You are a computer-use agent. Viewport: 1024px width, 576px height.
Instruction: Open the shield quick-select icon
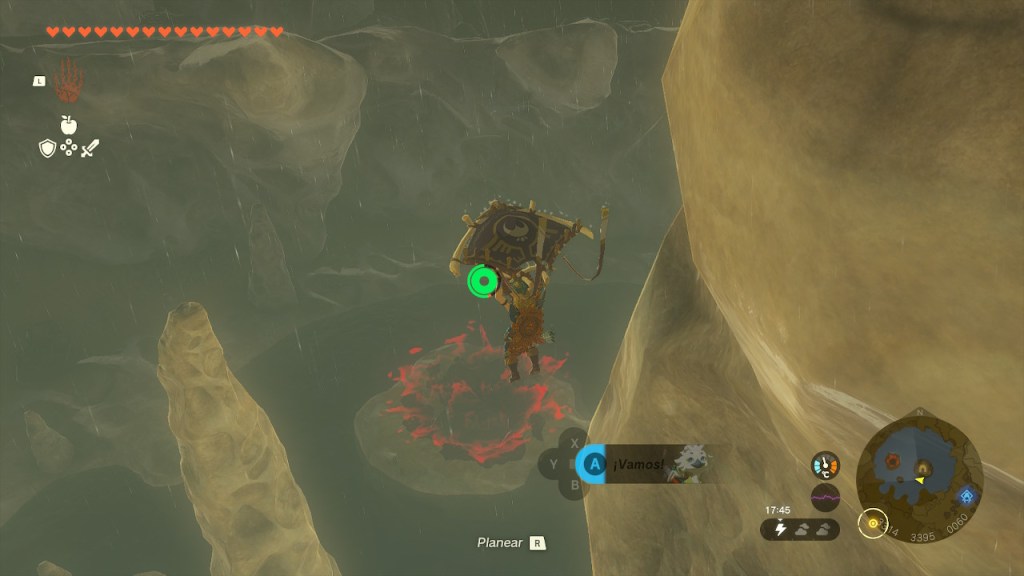click(47, 148)
